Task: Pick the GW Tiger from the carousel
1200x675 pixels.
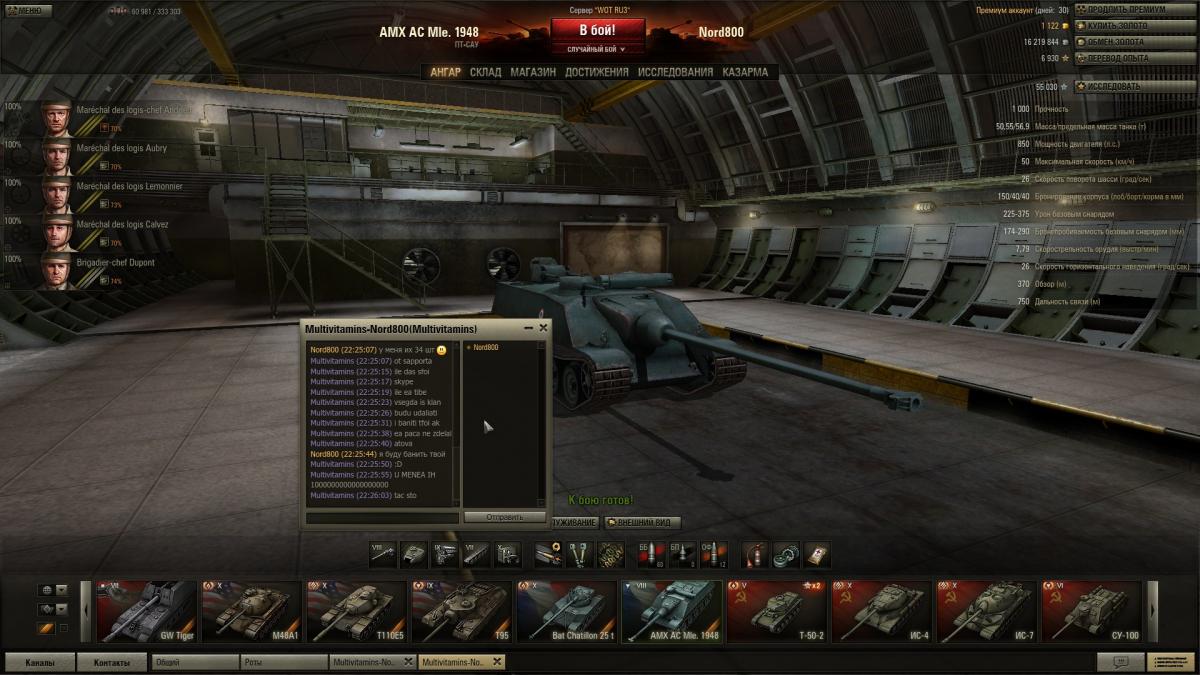Action: coord(147,611)
